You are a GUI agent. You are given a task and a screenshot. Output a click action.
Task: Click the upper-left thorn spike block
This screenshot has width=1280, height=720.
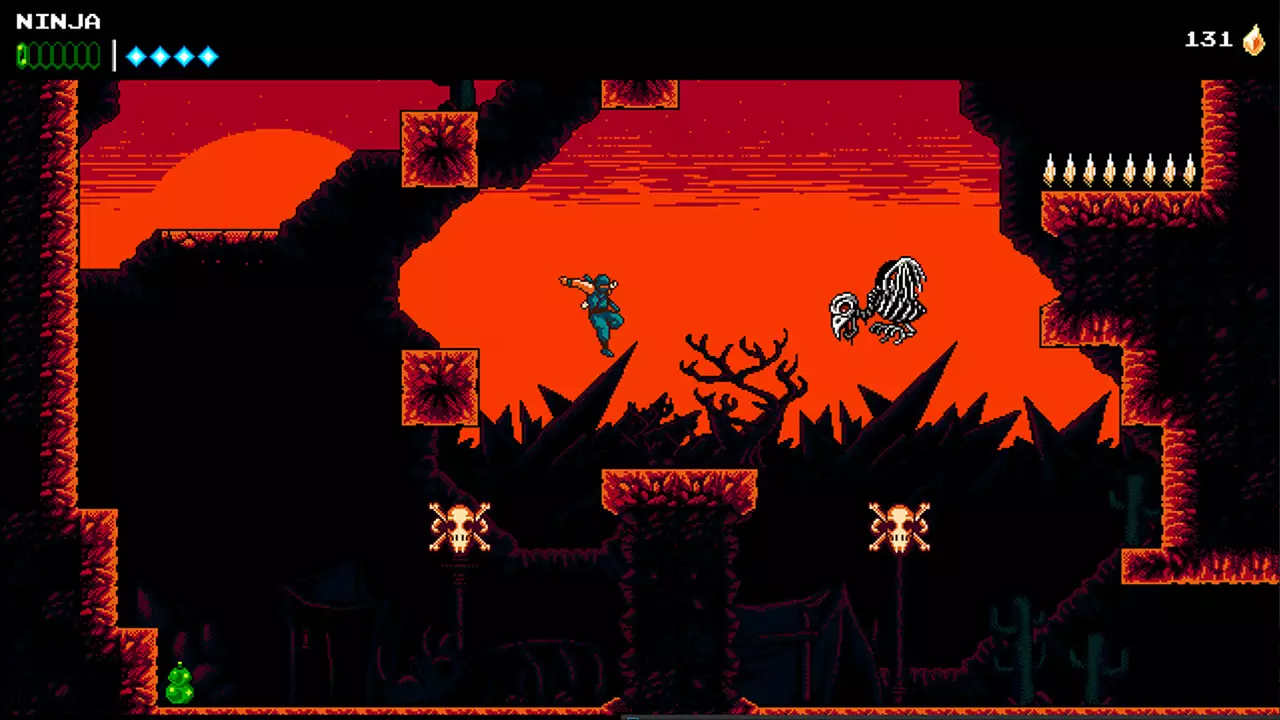[x=440, y=150]
